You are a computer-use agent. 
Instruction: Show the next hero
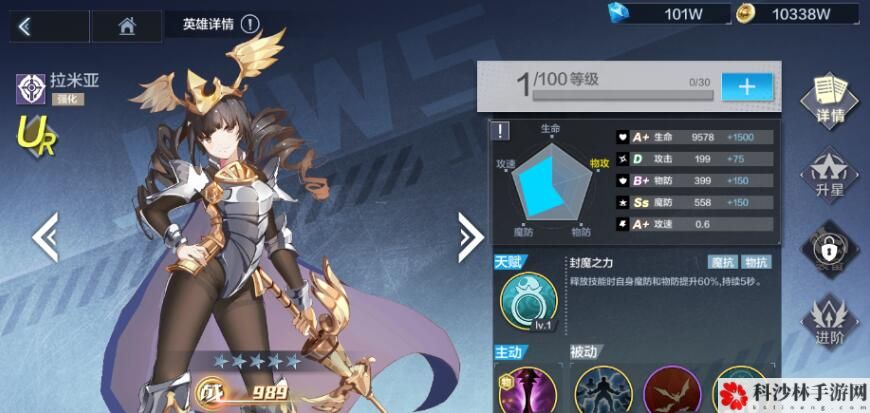[470, 236]
